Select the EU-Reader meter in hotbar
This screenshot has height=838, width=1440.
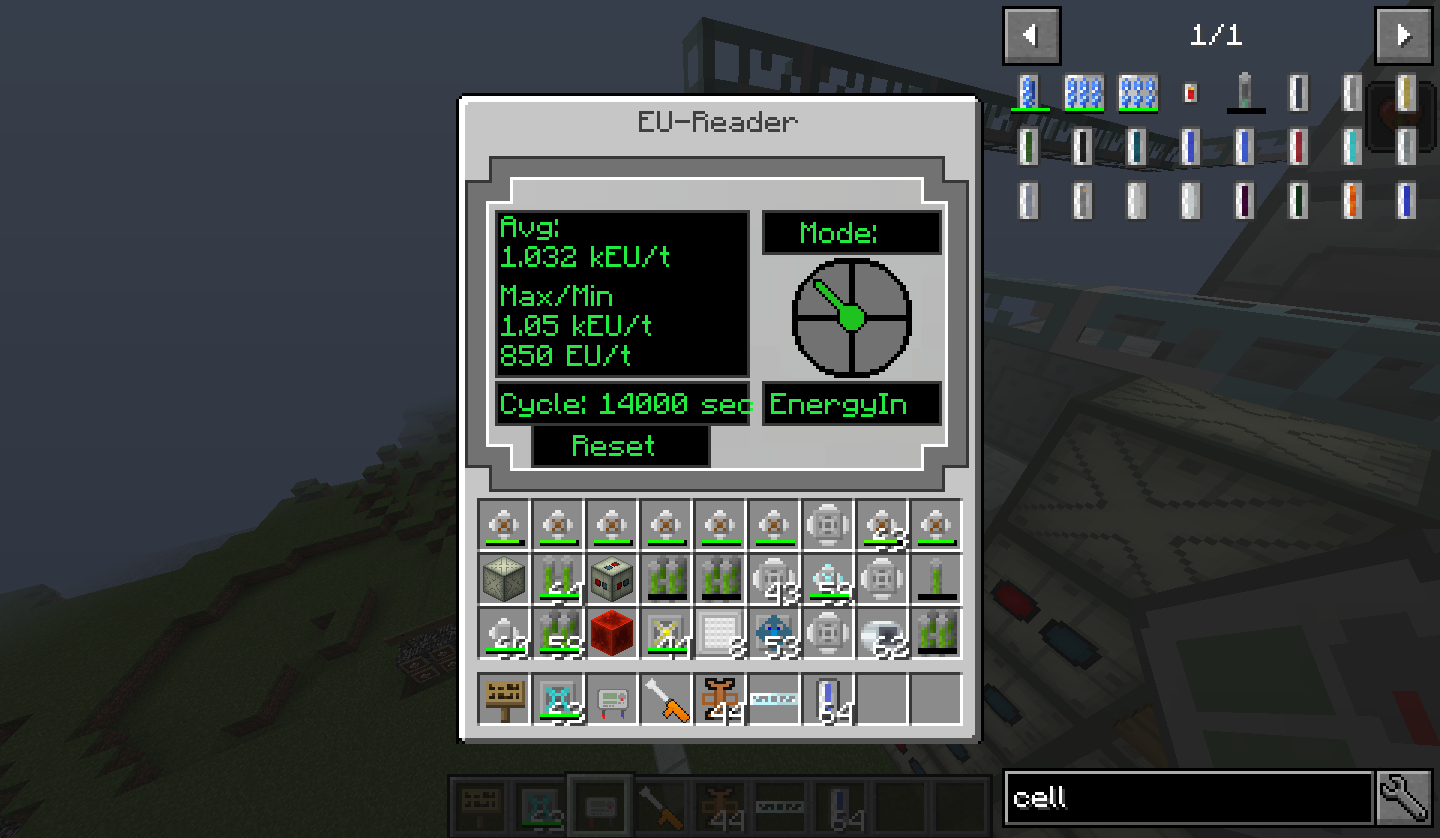click(x=612, y=698)
